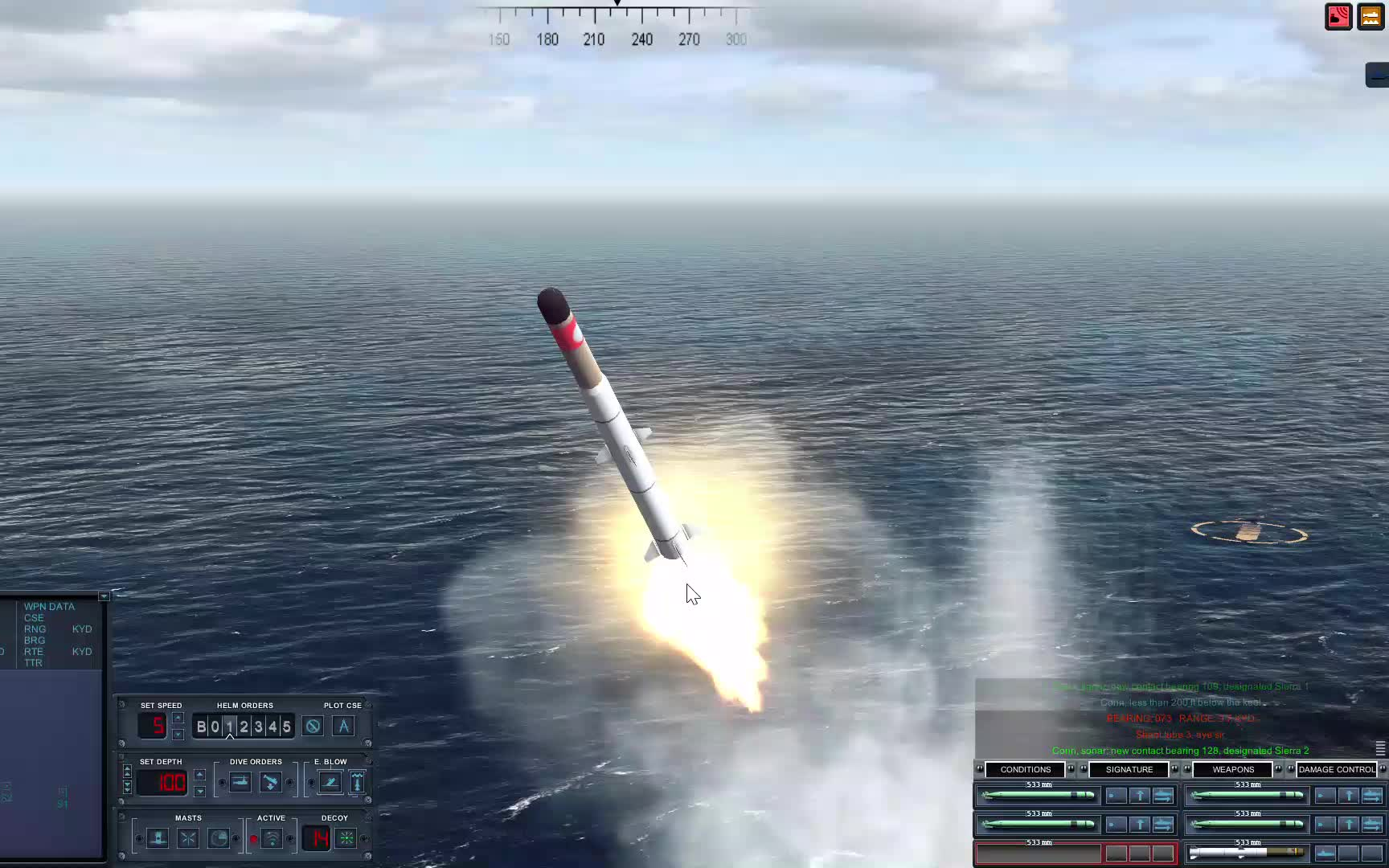
Task: Click the sonar detection warning icon
Action: pos(1338,17)
